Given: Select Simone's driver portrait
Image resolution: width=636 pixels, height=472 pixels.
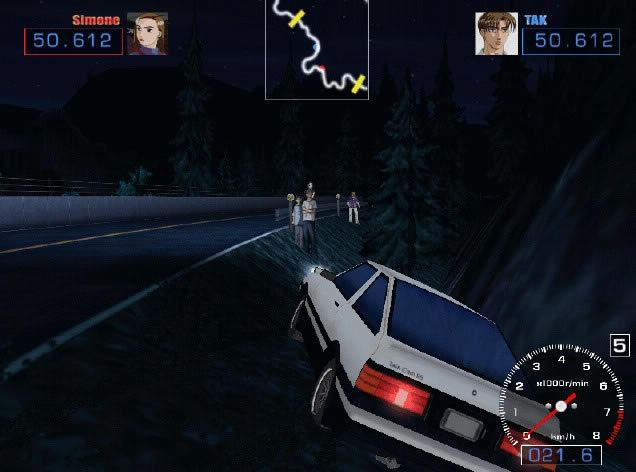Looking at the screenshot, I should click(x=147, y=33).
